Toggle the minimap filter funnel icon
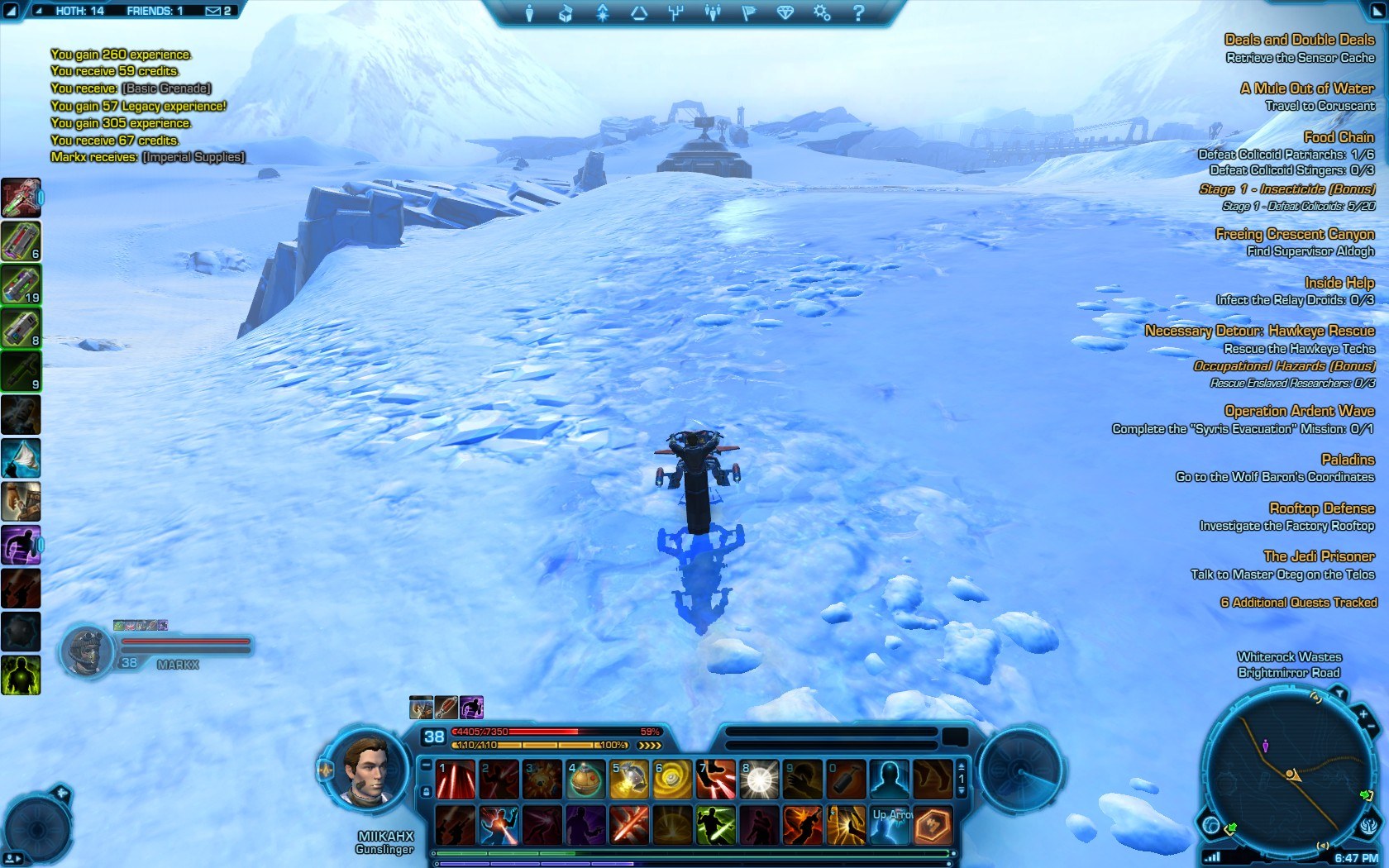Viewport: 1389px width, 868px height. coord(1340,694)
